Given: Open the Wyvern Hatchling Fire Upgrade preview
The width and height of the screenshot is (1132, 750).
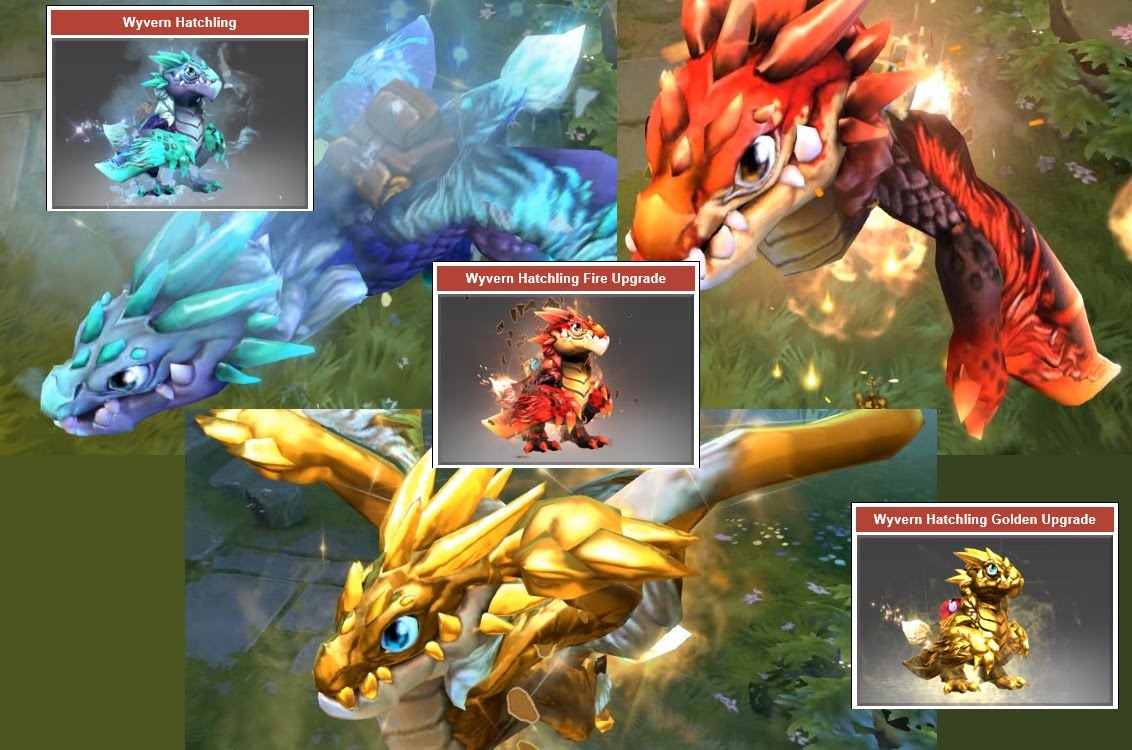Looking at the screenshot, I should (565, 378).
